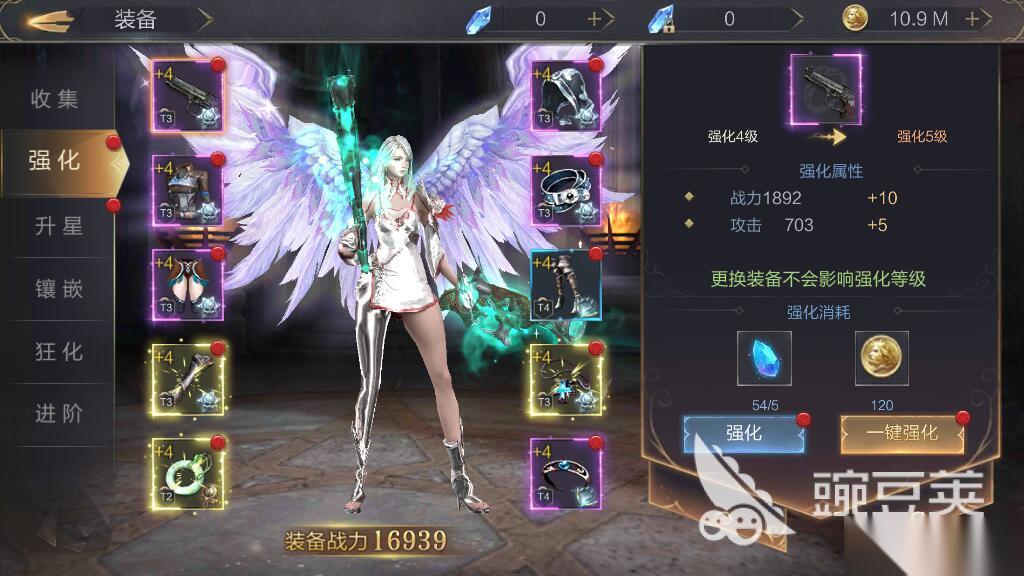The image size is (1024, 576).
Task: Tap the gold coin cost icon
Action: 882,358
